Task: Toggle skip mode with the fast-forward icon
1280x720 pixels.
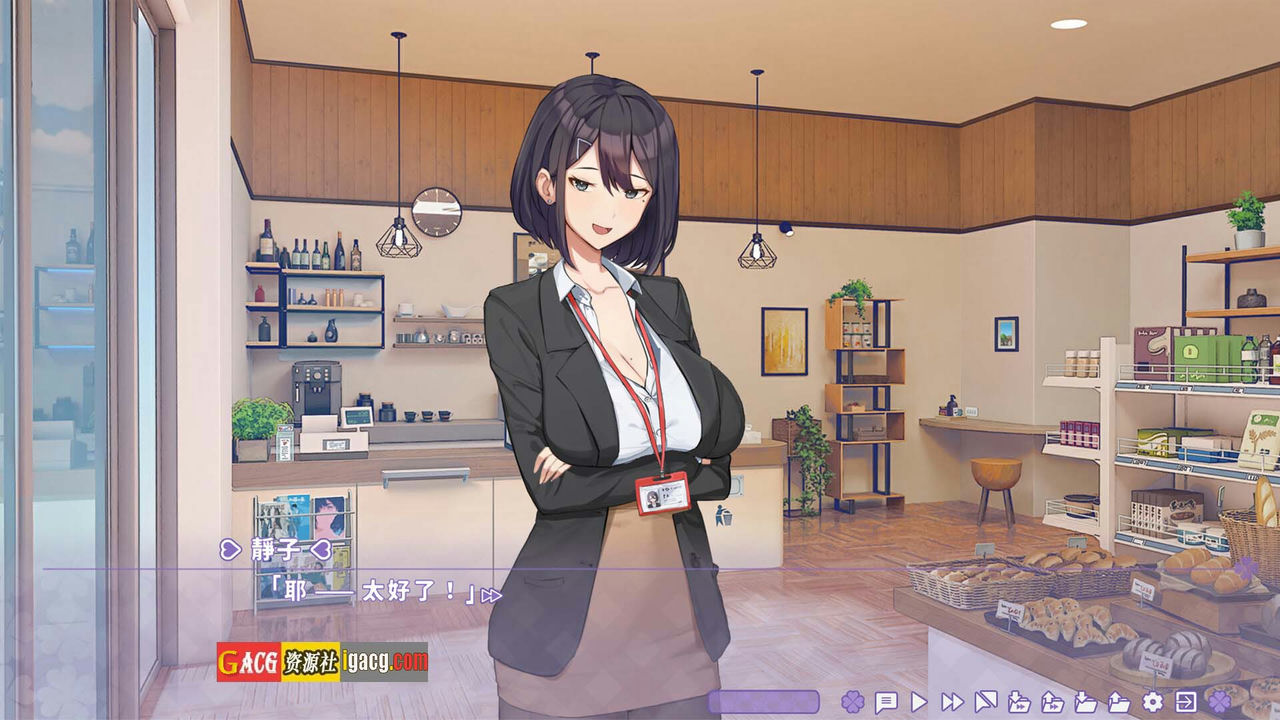Action: click(x=951, y=703)
